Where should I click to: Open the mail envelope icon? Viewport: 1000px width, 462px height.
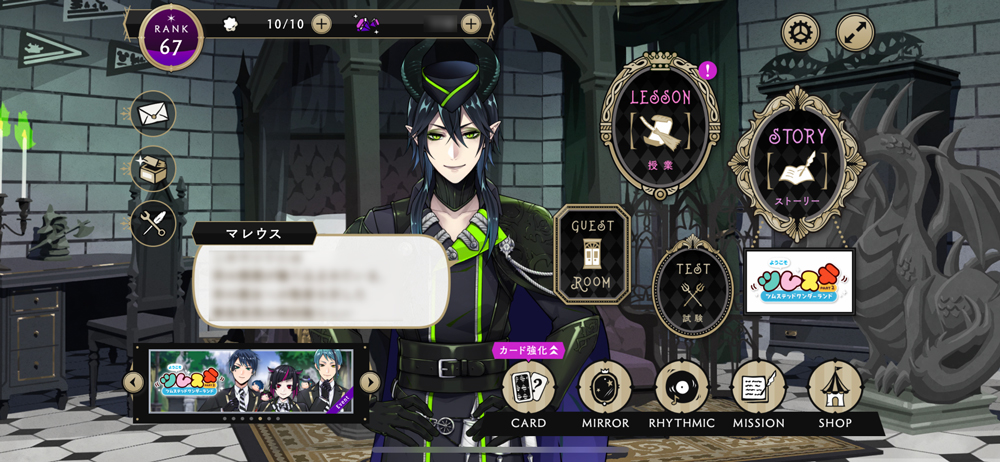click(153, 113)
